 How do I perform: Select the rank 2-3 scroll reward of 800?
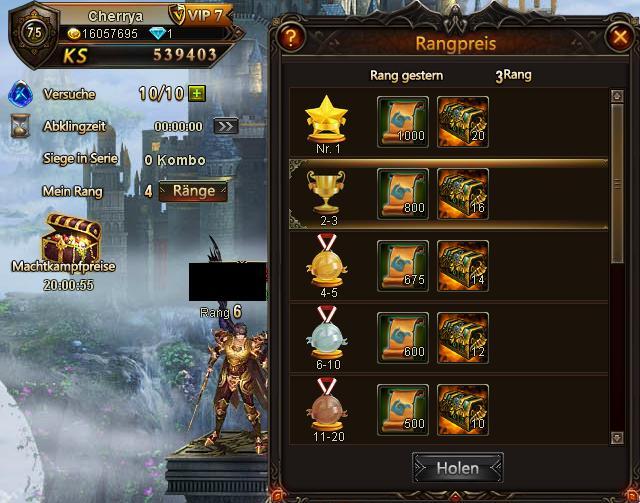(x=402, y=193)
